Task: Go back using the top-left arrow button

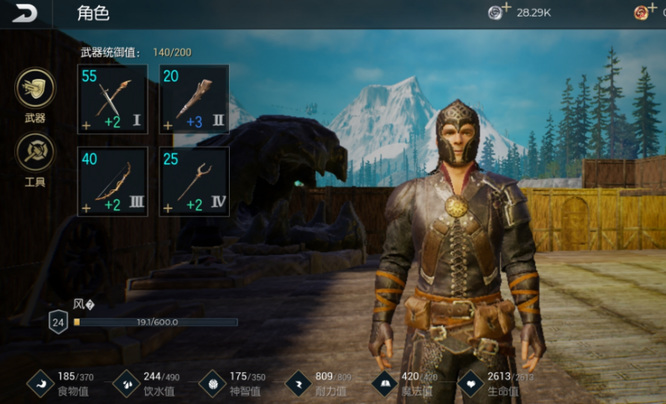Action: pyautogui.click(x=24, y=13)
